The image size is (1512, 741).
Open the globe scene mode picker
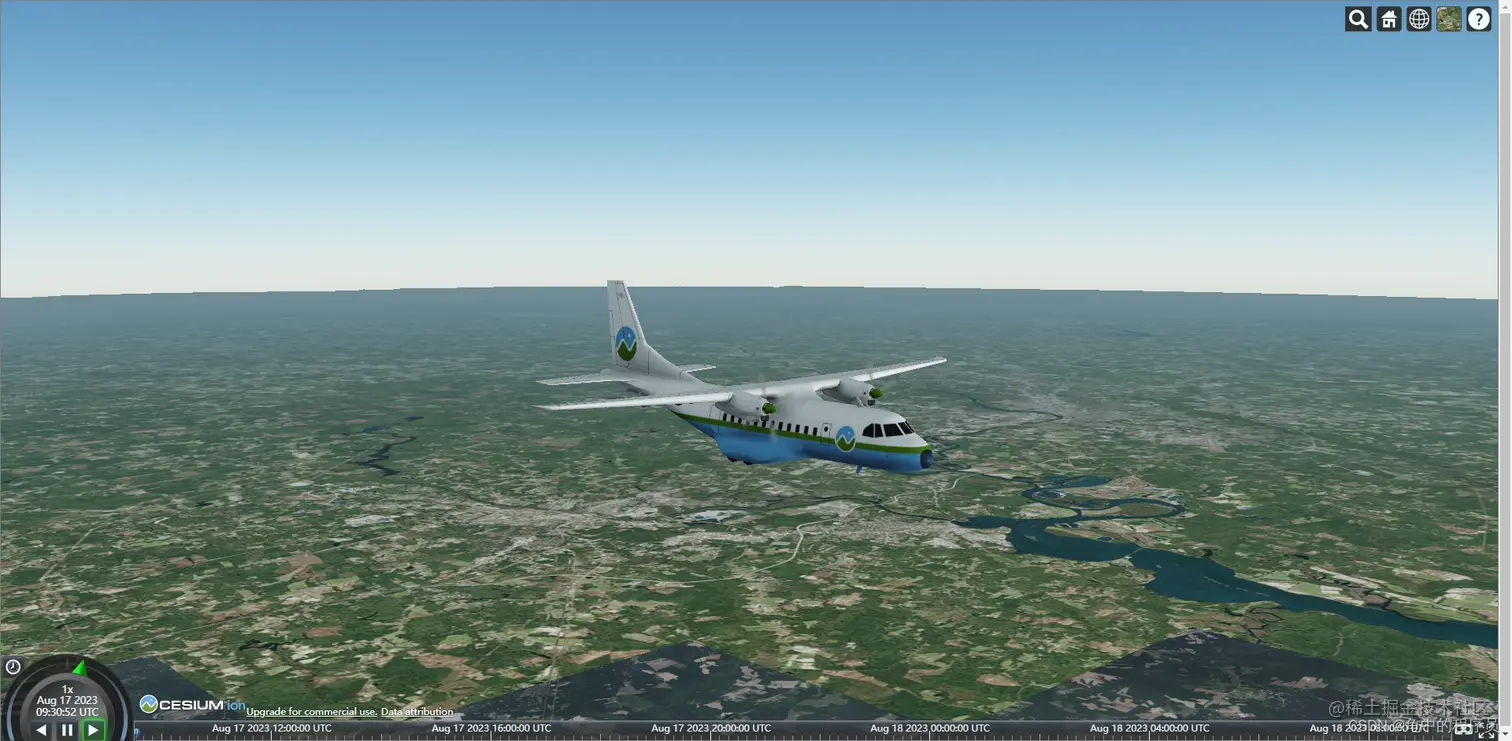[1419, 19]
